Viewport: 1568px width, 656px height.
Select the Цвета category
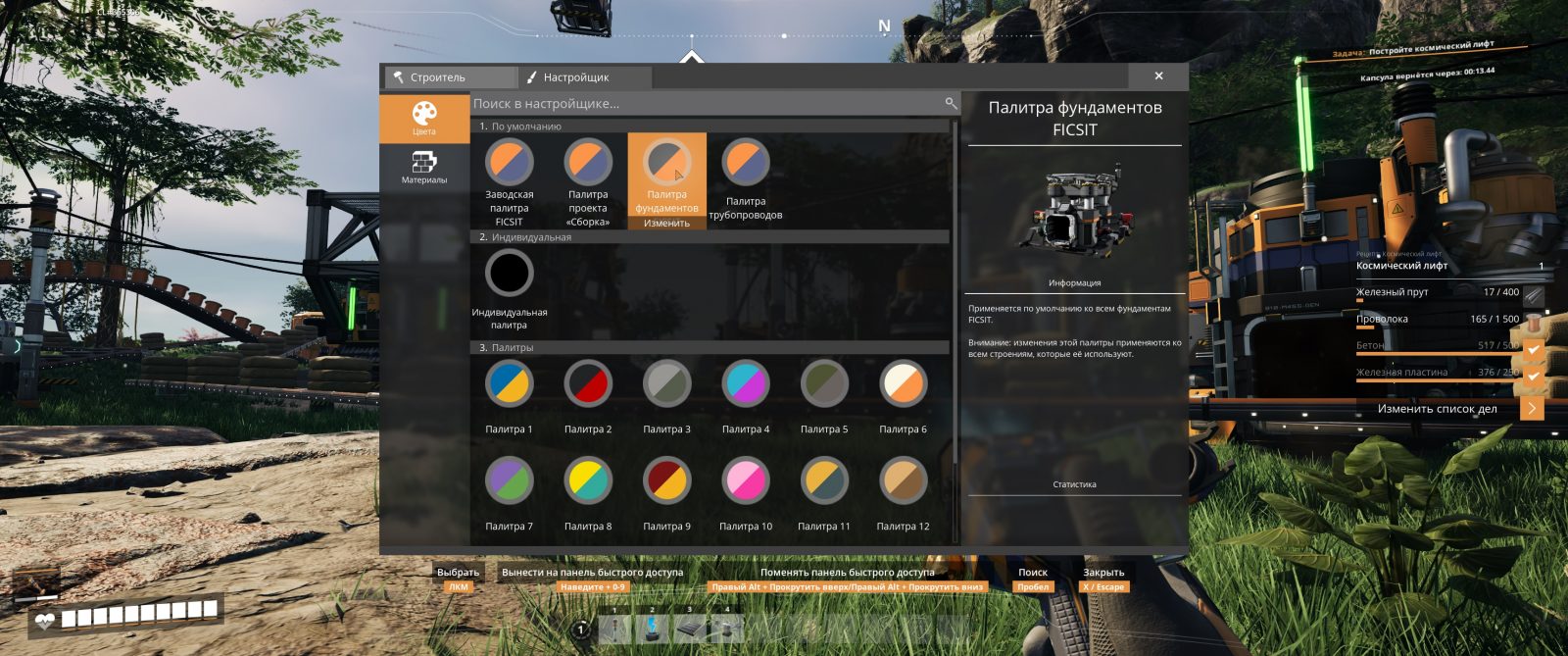(423, 118)
